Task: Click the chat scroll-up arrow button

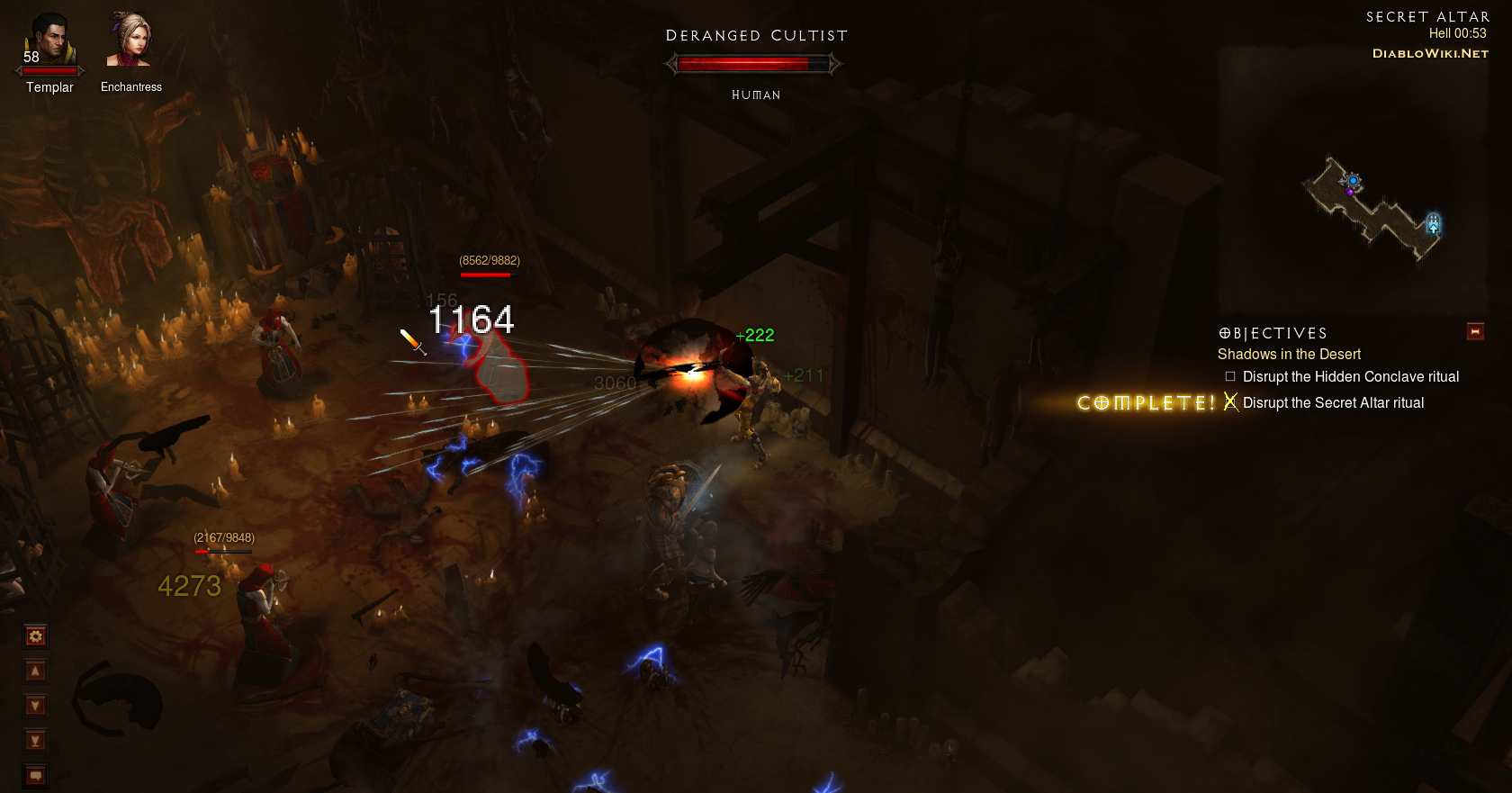Action: coord(35,671)
